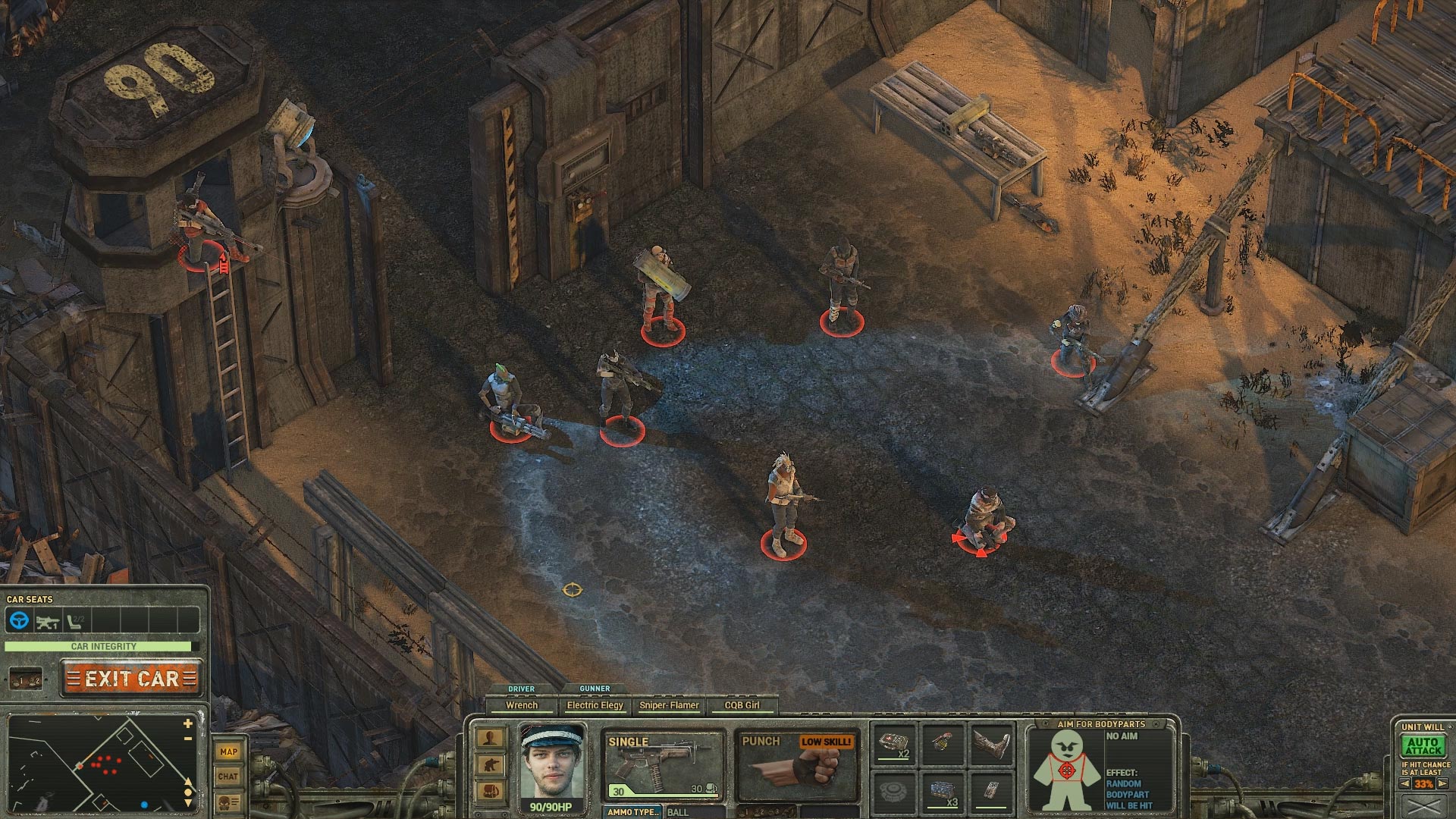The width and height of the screenshot is (1456, 819).
Task: Select the grenade quick slot item
Action: [x=943, y=744]
